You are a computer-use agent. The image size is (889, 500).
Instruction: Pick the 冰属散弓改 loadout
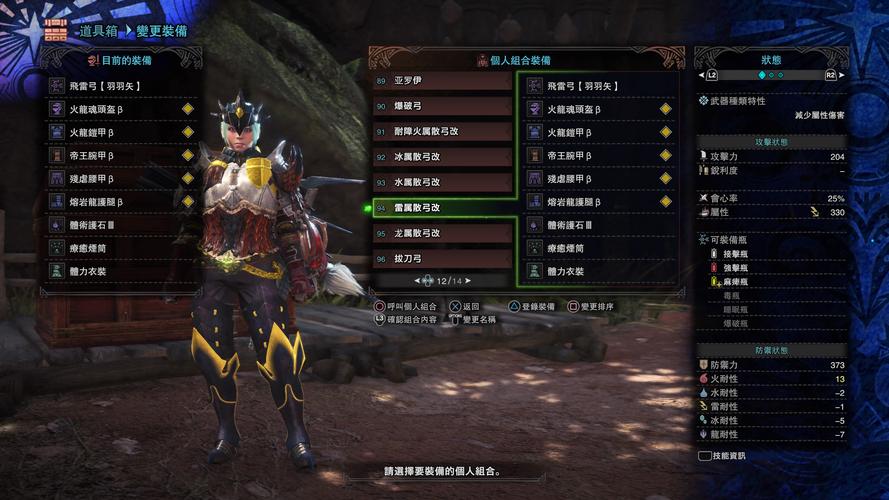click(441, 156)
